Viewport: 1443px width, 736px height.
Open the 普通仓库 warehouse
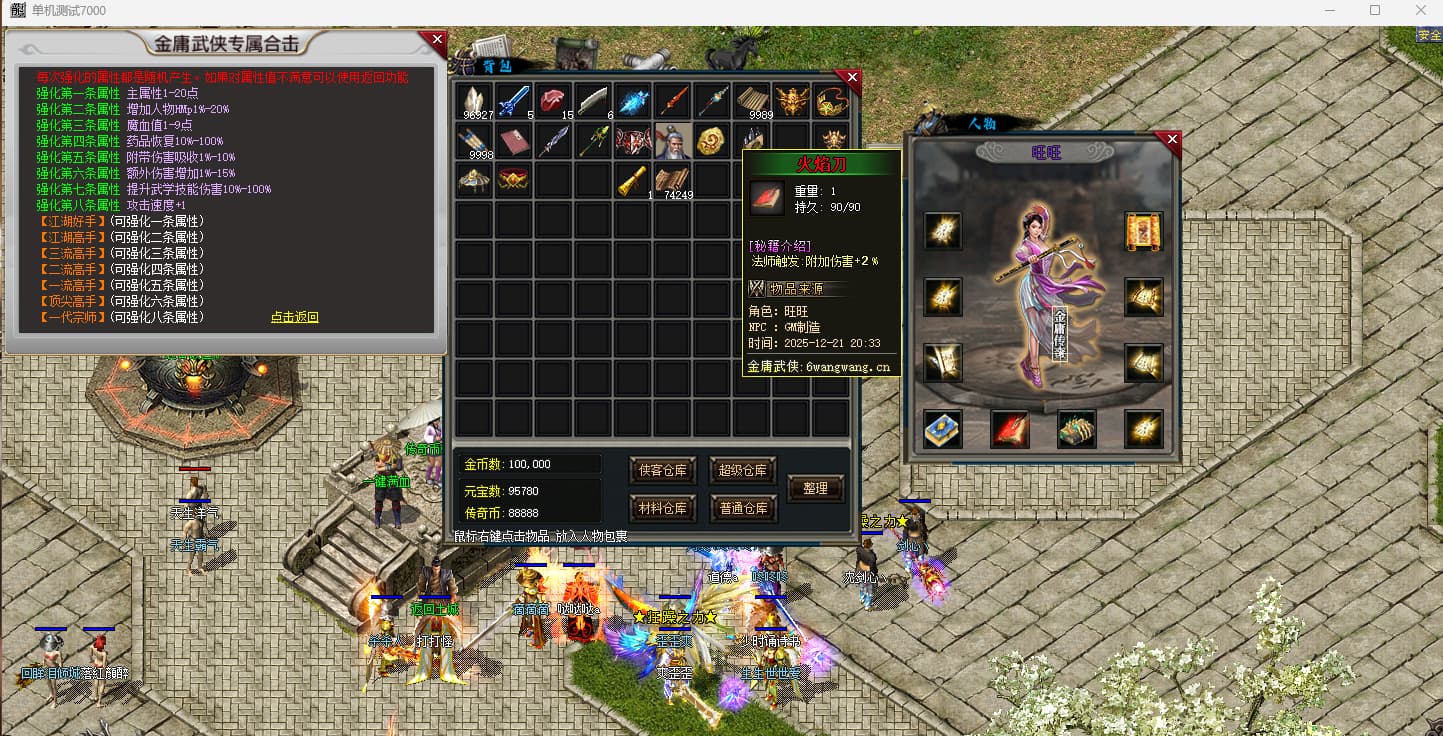[x=743, y=508]
